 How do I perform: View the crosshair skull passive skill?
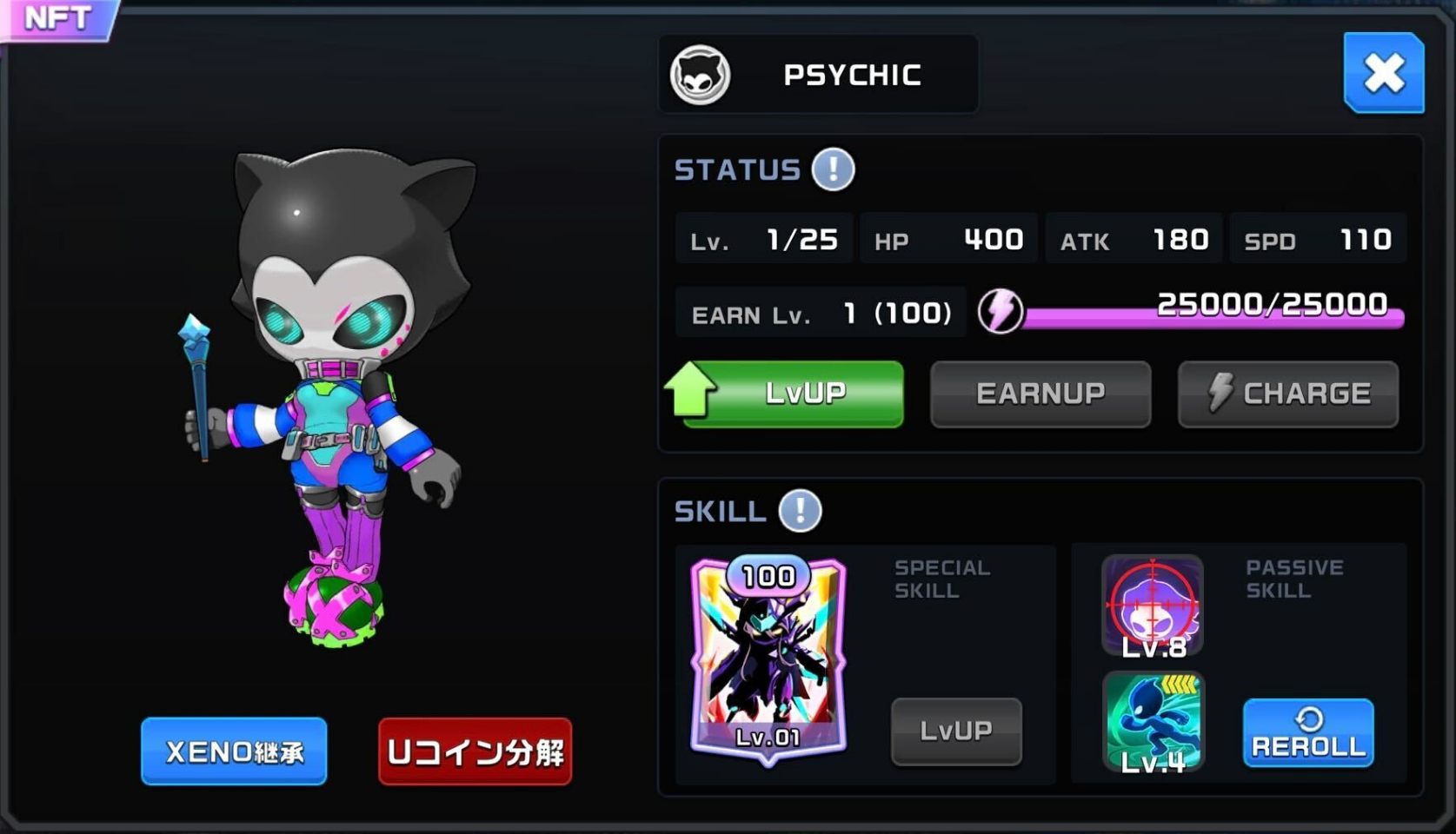(1153, 606)
